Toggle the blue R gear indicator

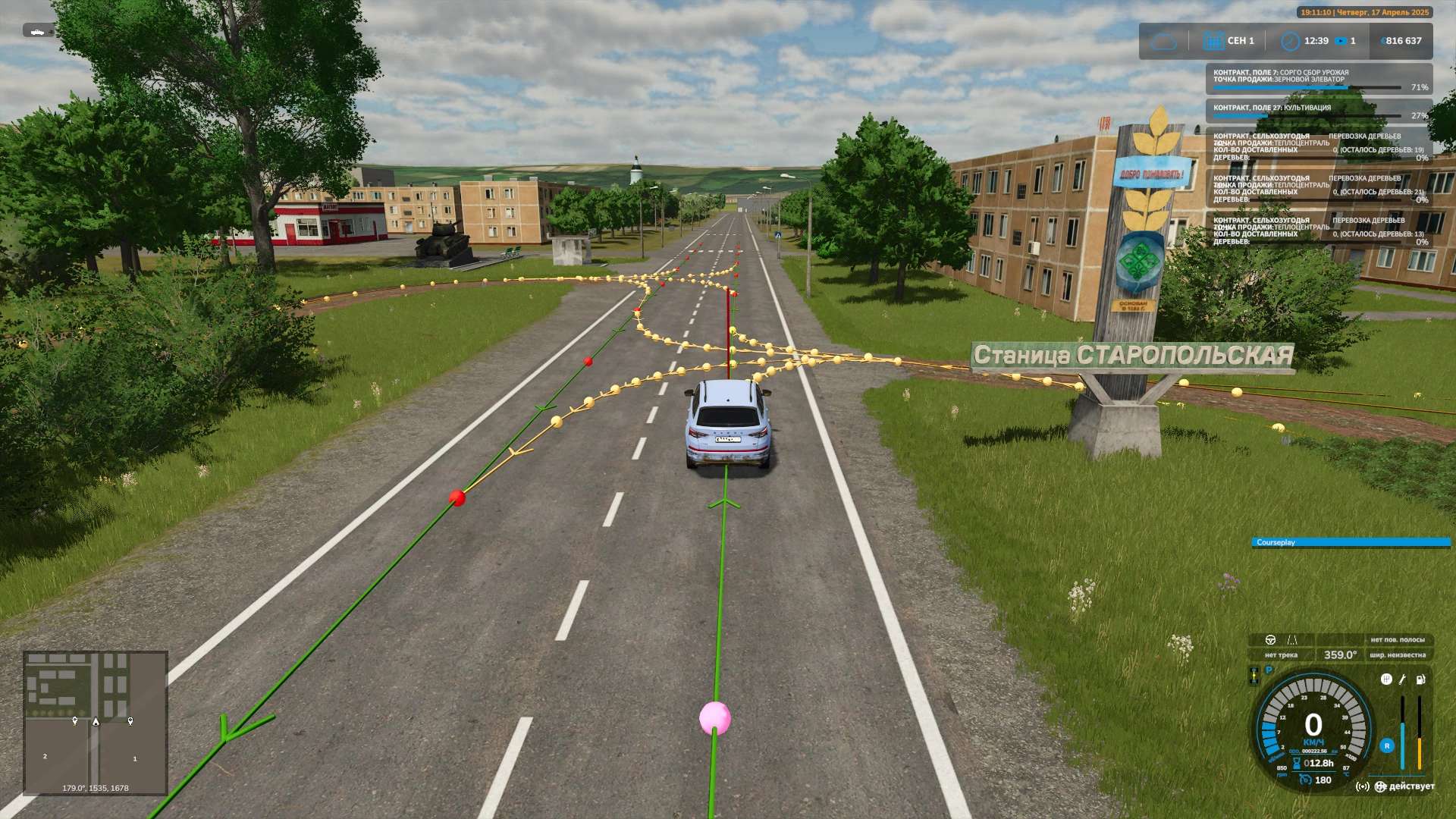(1387, 746)
